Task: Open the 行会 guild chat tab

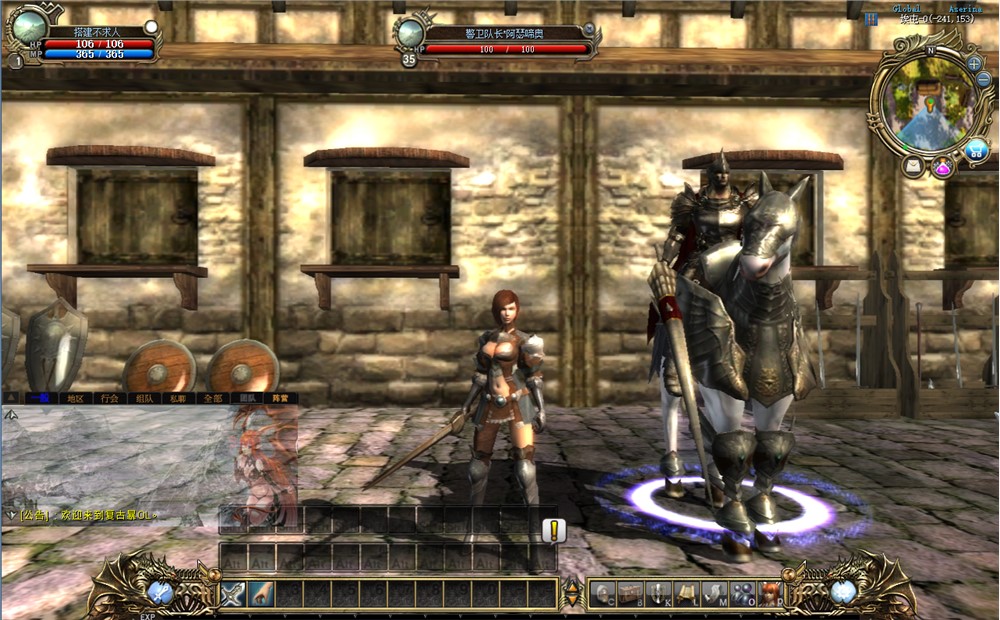Action: [x=110, y=398]
